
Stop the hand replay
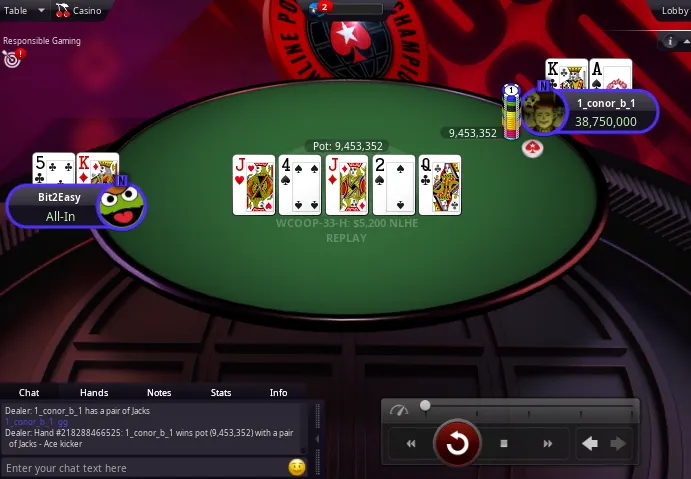coord(504,443)
